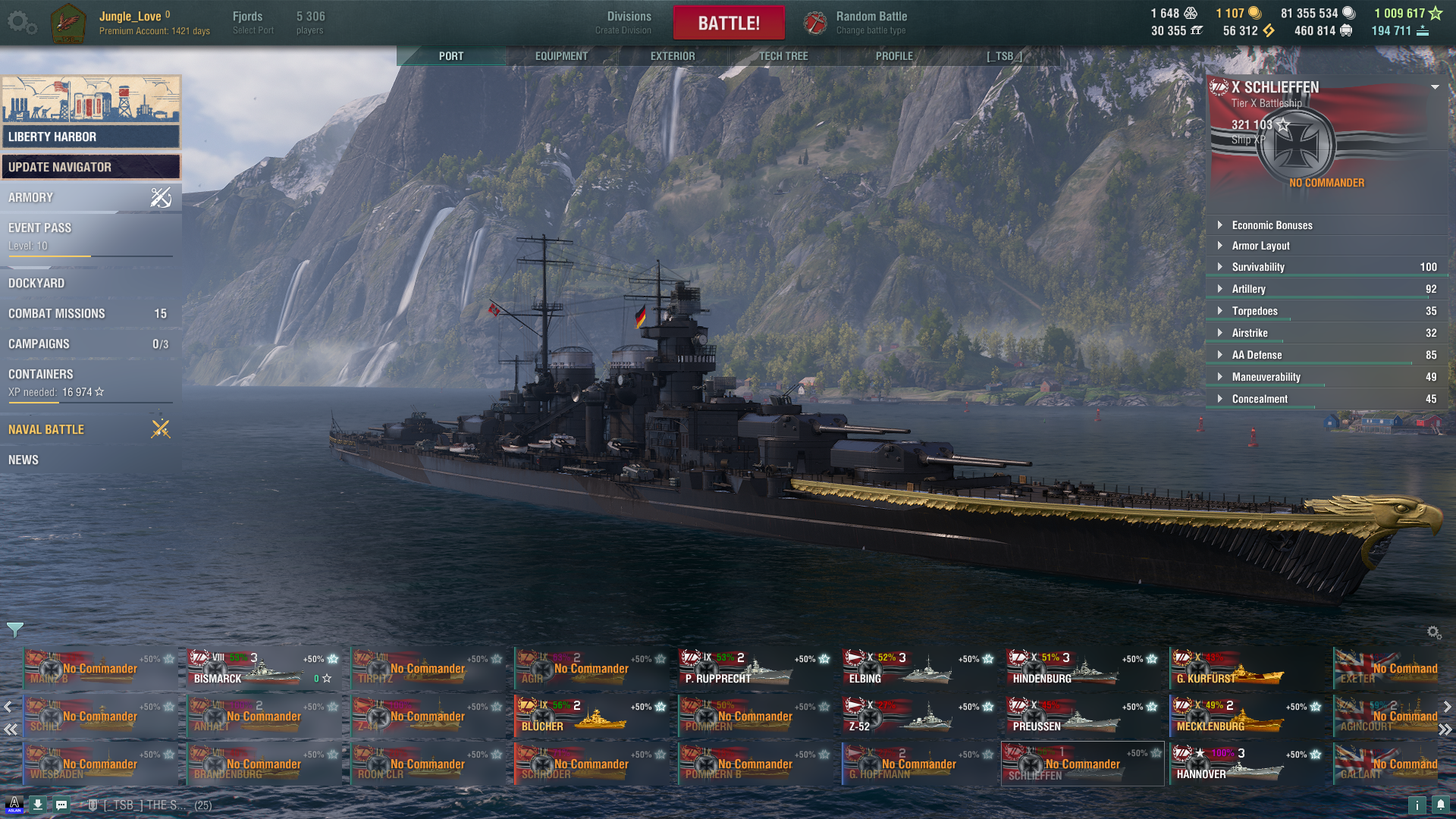The height and width of the screenshot is (819, 1456).
Task: Go to the Tech Tree tab
Action: (x=783, y=56)
